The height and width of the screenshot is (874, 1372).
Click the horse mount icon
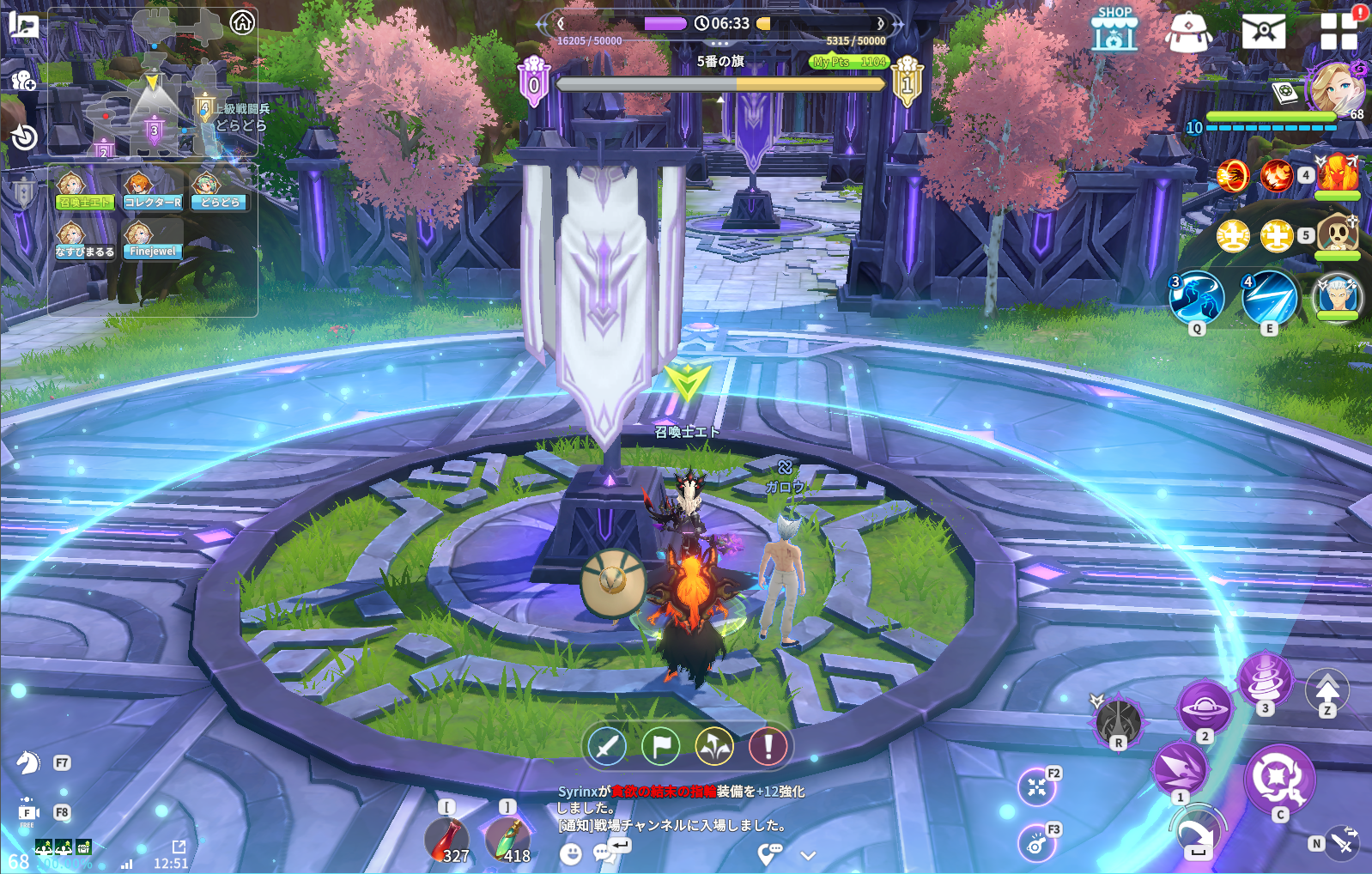28,762
